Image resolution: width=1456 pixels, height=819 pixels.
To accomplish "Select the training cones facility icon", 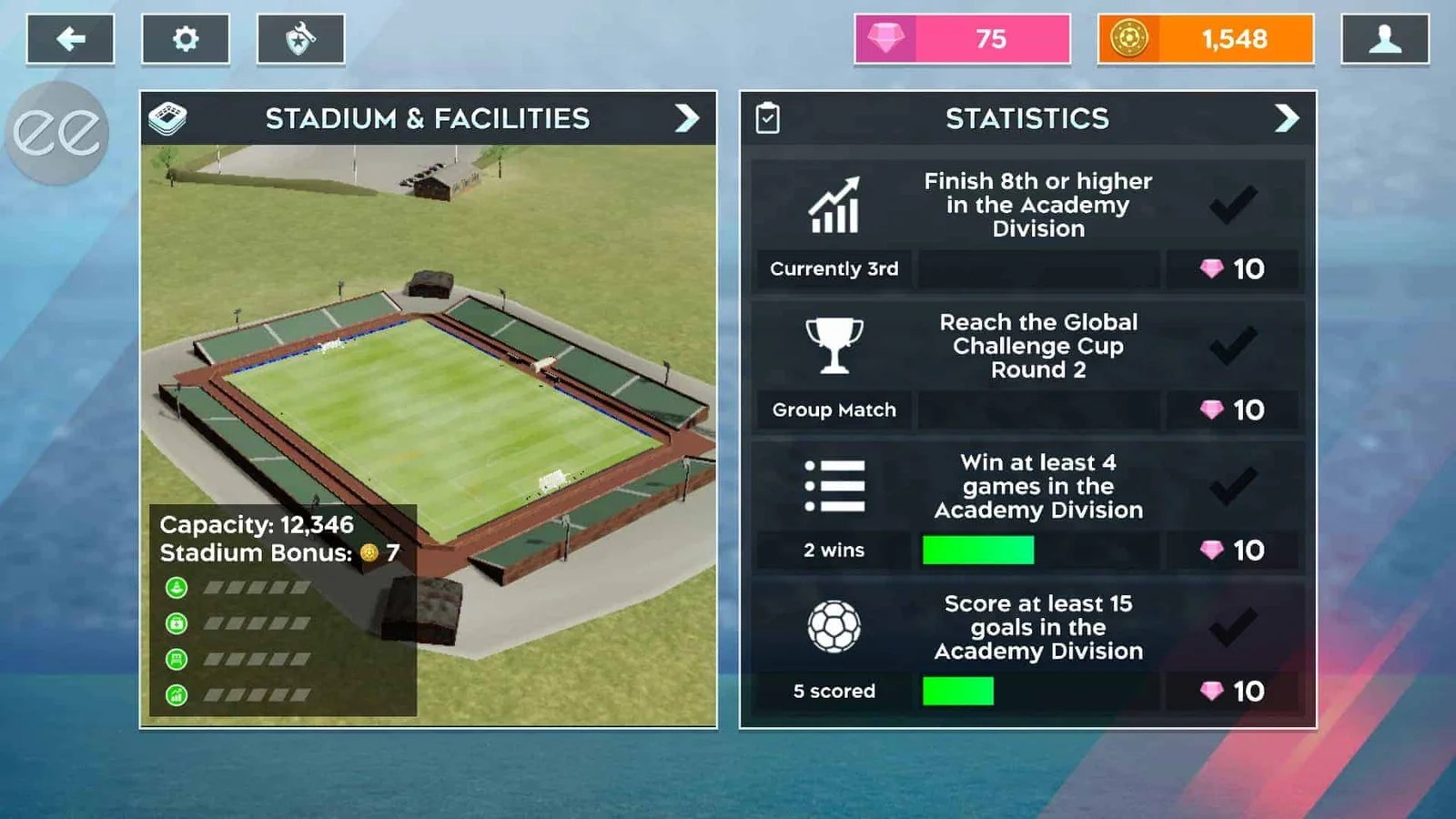I will (176, 588).
